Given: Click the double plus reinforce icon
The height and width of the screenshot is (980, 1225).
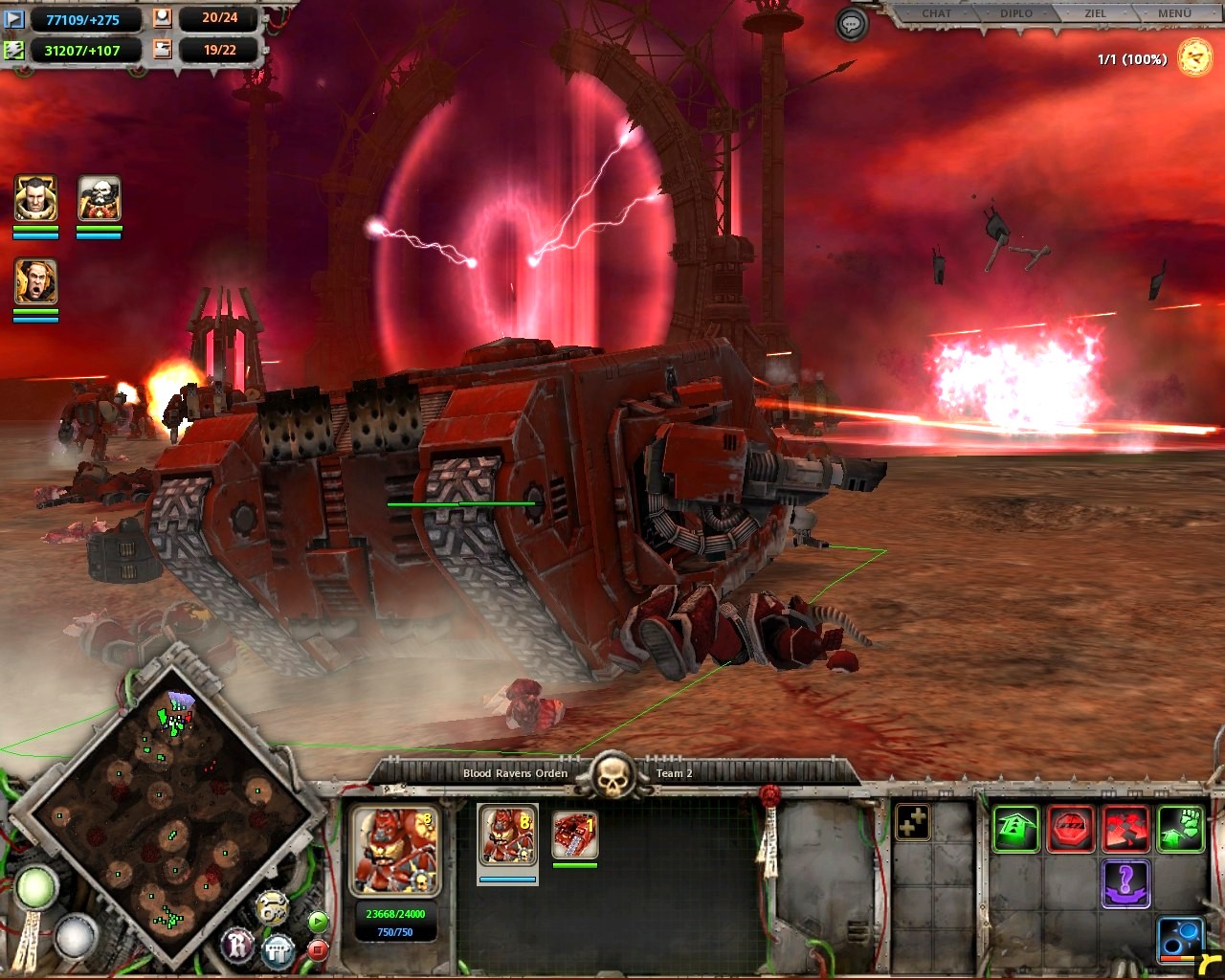Looking at the screenshot, I should click(x=911, y=823).
